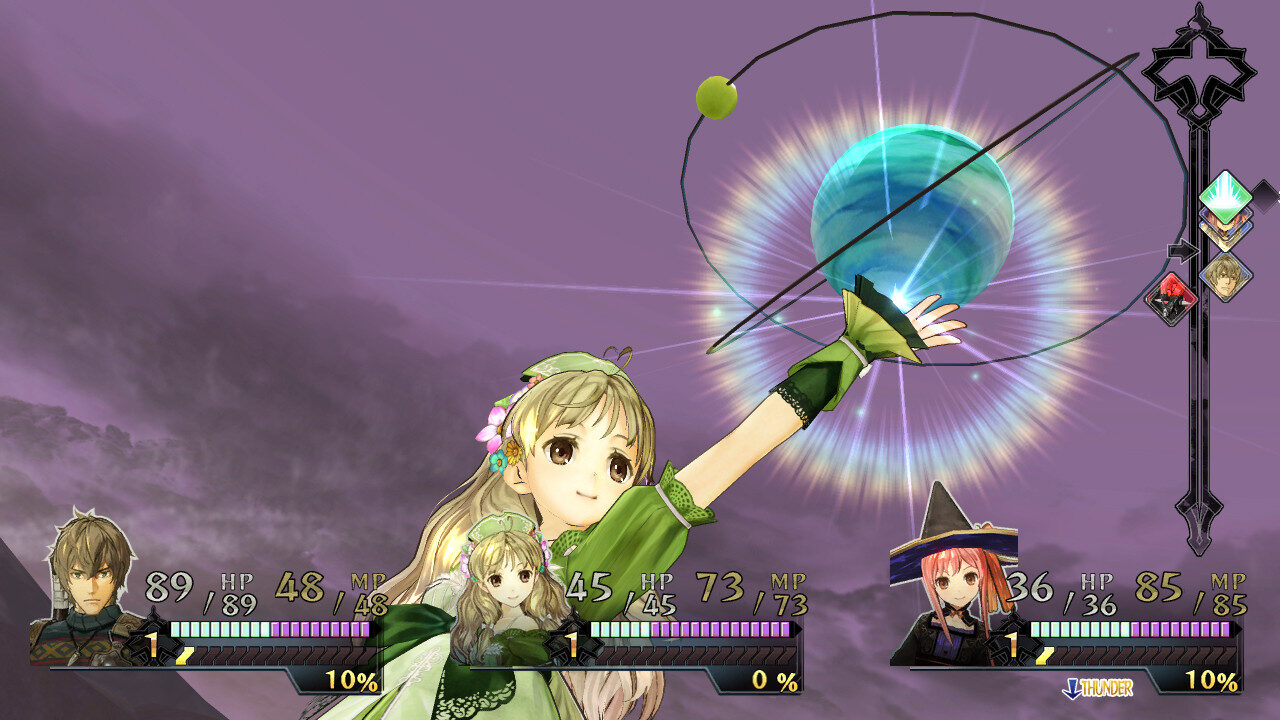Click the red enemy diamond icon
This screenshot has height=720, width=1280.
(x=1172, y=298)
